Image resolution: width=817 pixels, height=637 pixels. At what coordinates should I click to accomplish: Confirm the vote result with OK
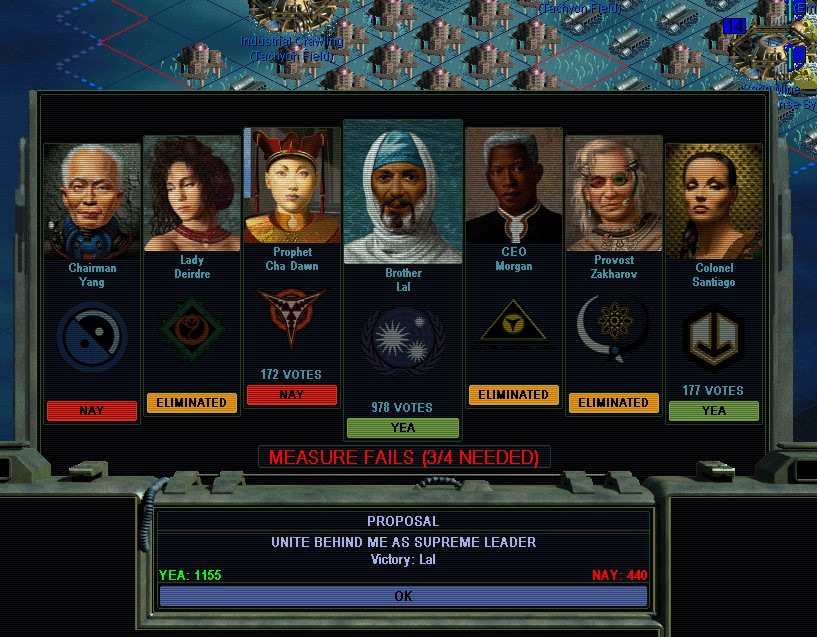click(x=403, y=596)
